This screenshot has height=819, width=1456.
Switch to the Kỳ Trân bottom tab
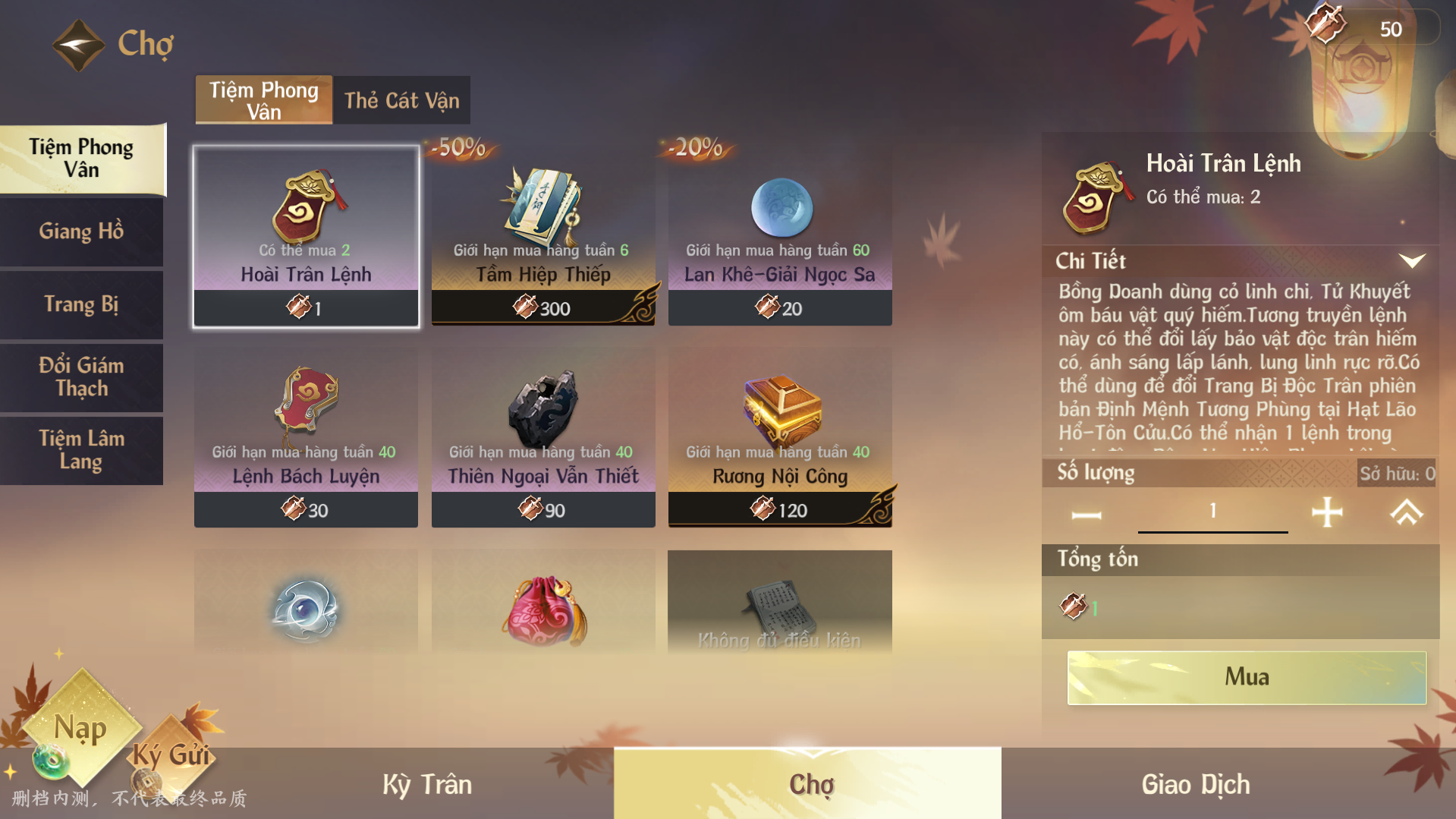(x=427, y=784)
